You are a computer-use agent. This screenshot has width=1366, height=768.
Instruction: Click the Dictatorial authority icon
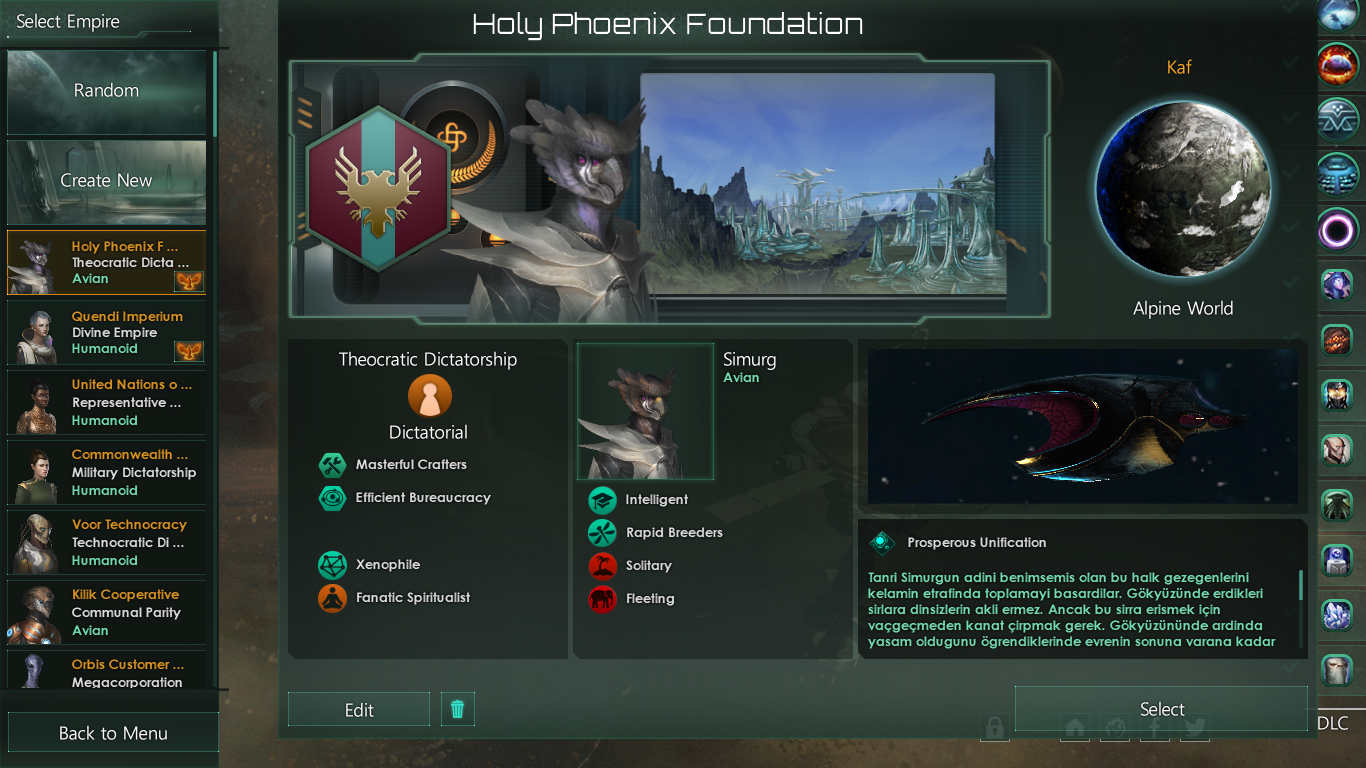(430, 397)
